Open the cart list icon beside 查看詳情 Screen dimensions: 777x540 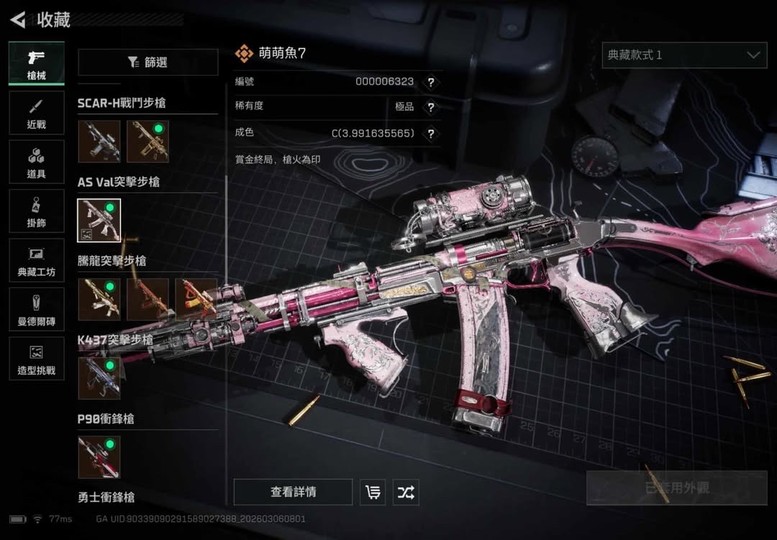point(373,492)
